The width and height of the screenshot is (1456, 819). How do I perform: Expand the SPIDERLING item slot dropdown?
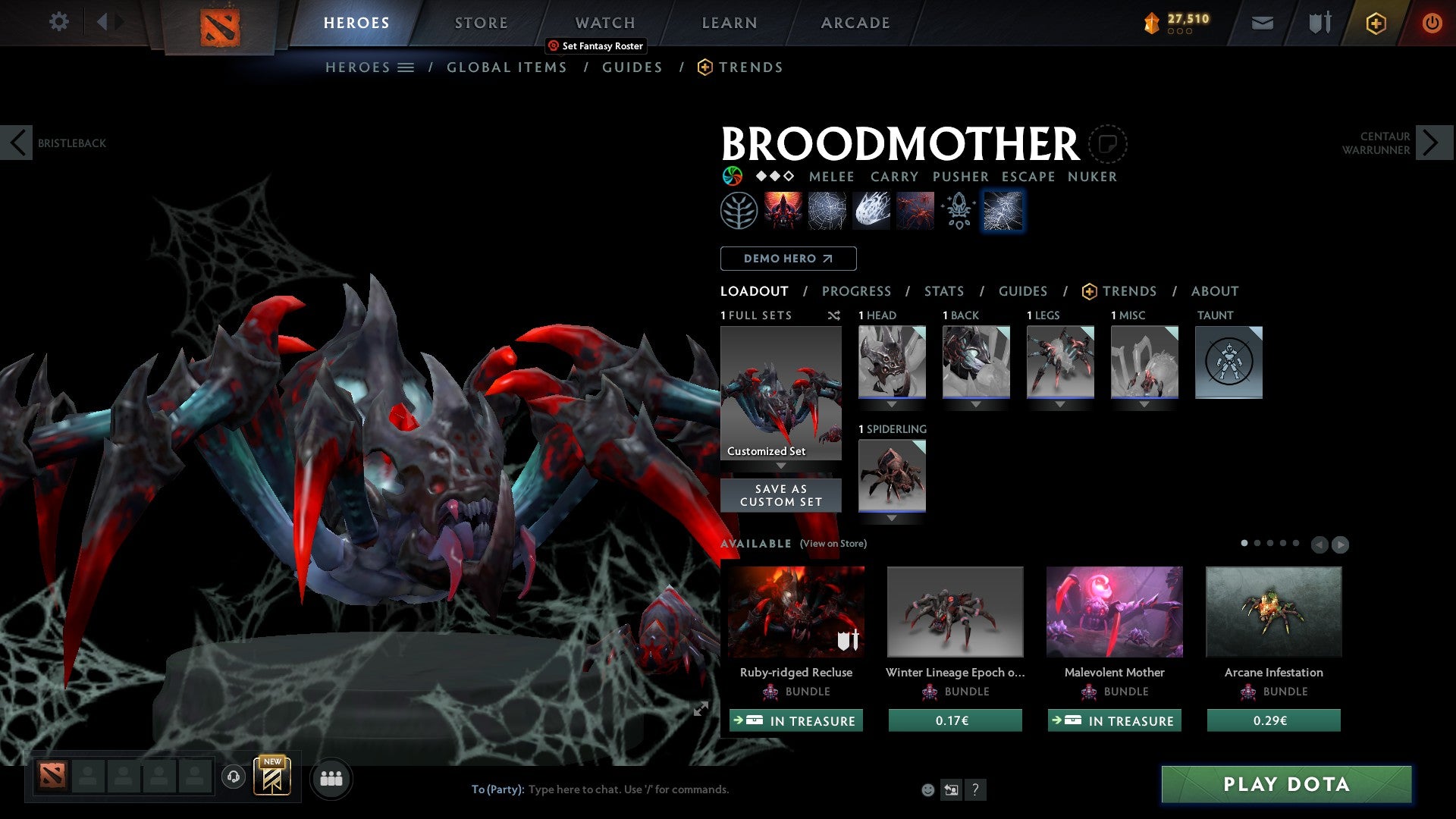click(x=891, y=518)
